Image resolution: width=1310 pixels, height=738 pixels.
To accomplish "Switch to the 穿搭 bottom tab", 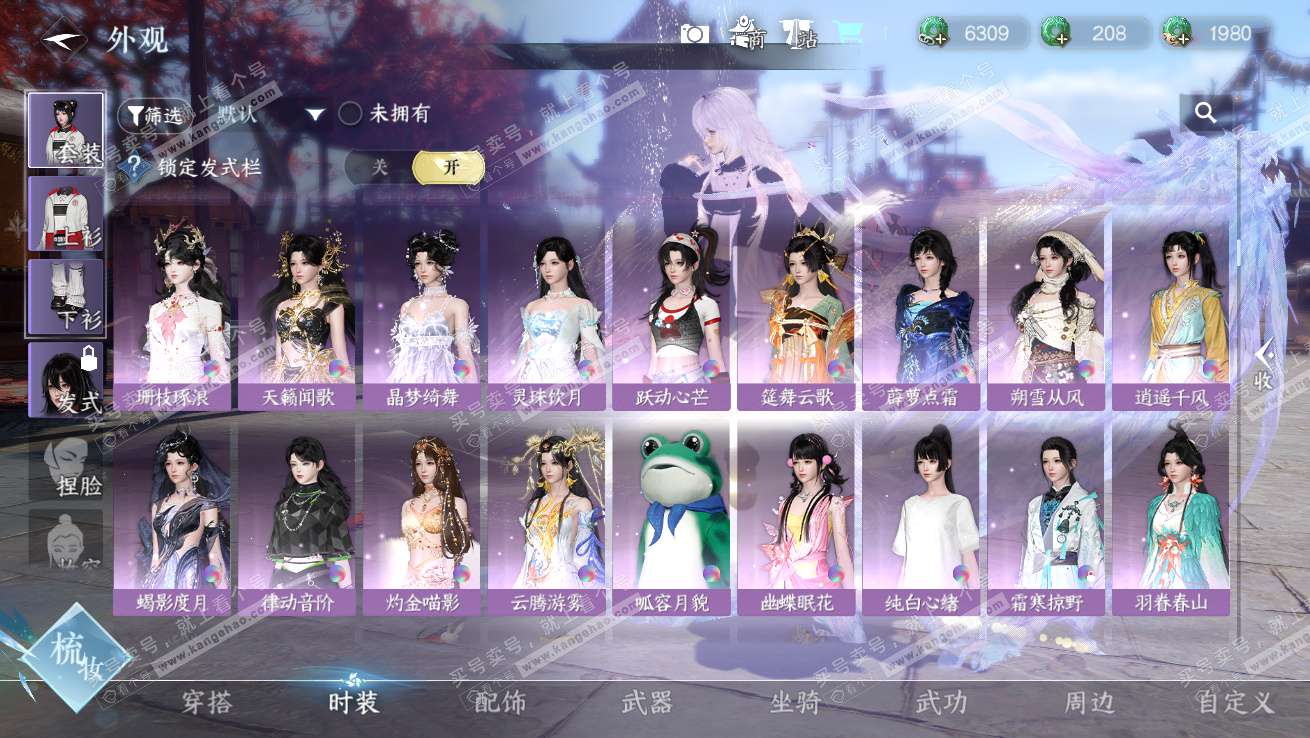I will [x=208, y=702].
